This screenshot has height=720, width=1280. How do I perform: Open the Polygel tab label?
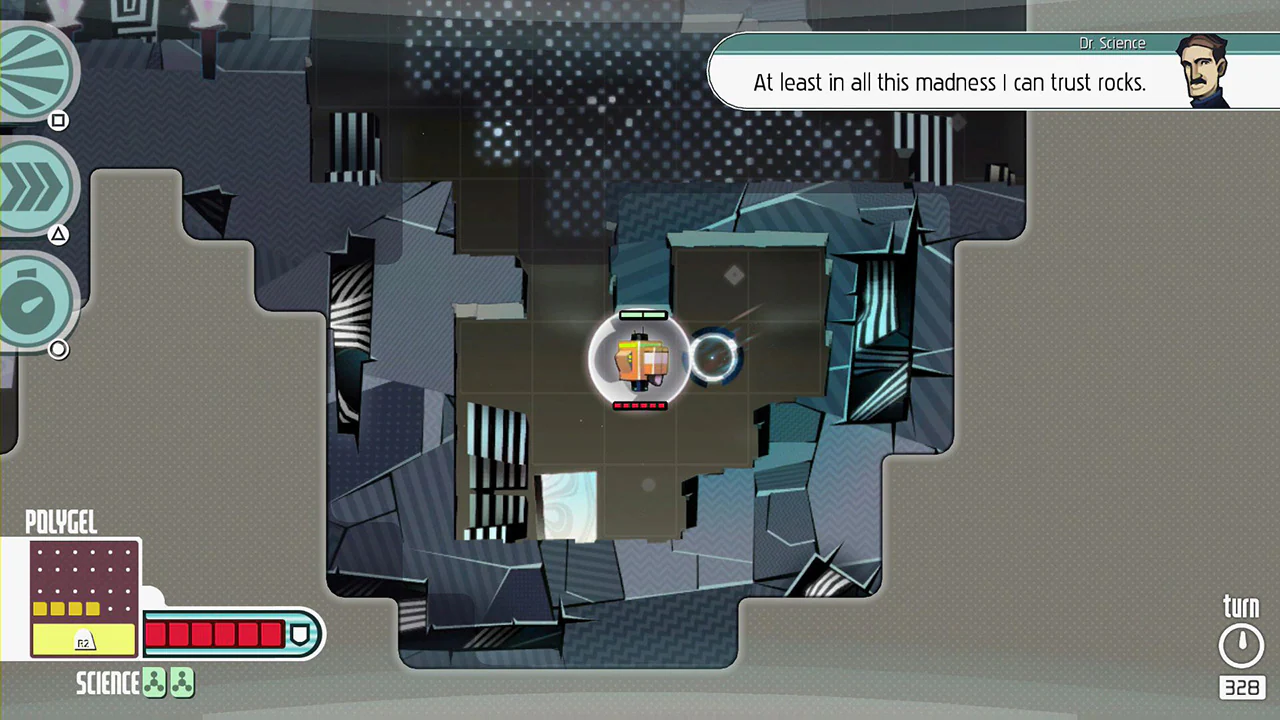(x=61, y=522)
